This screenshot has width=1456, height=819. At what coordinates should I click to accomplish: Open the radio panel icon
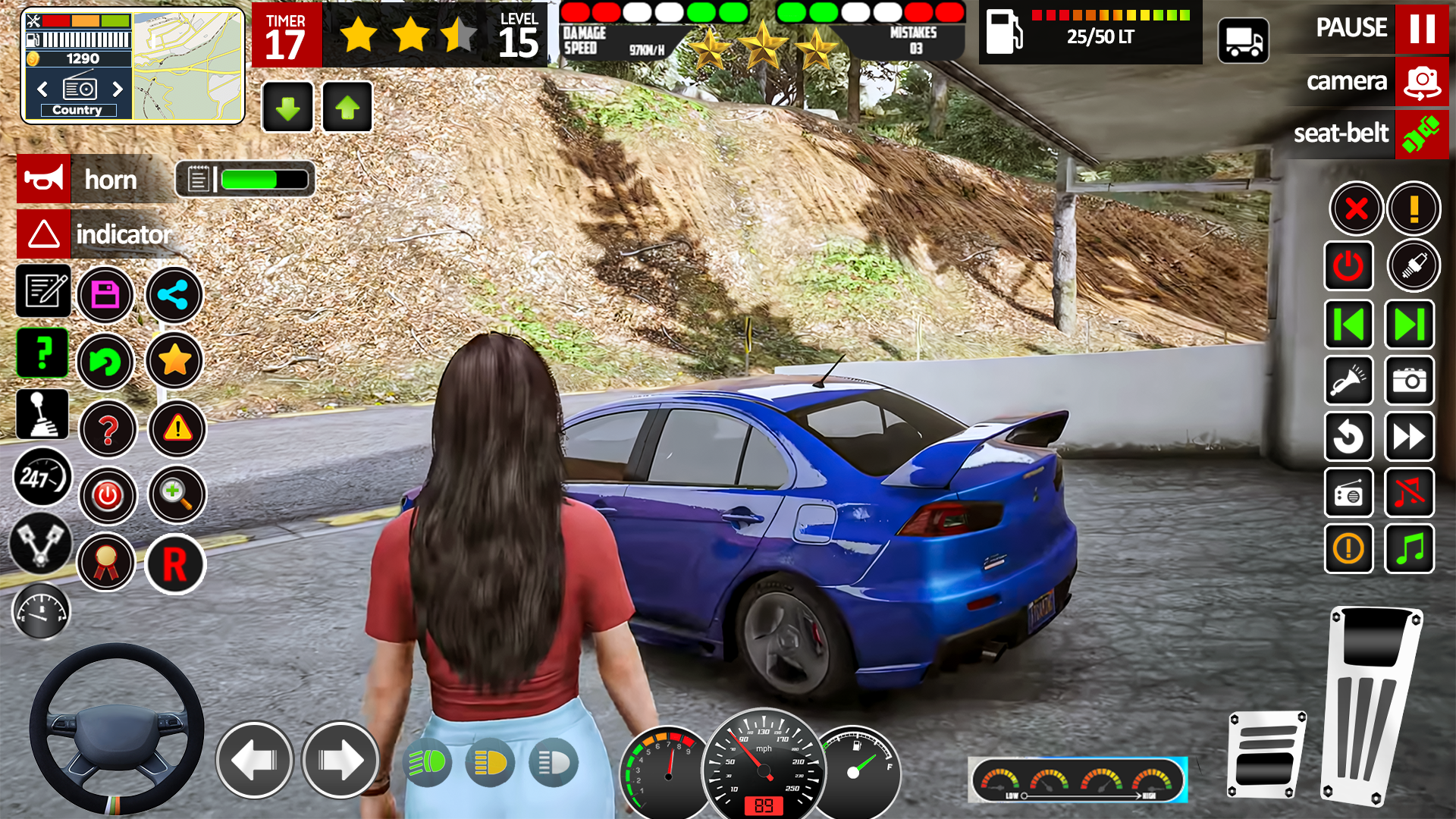coord(1349,494)
